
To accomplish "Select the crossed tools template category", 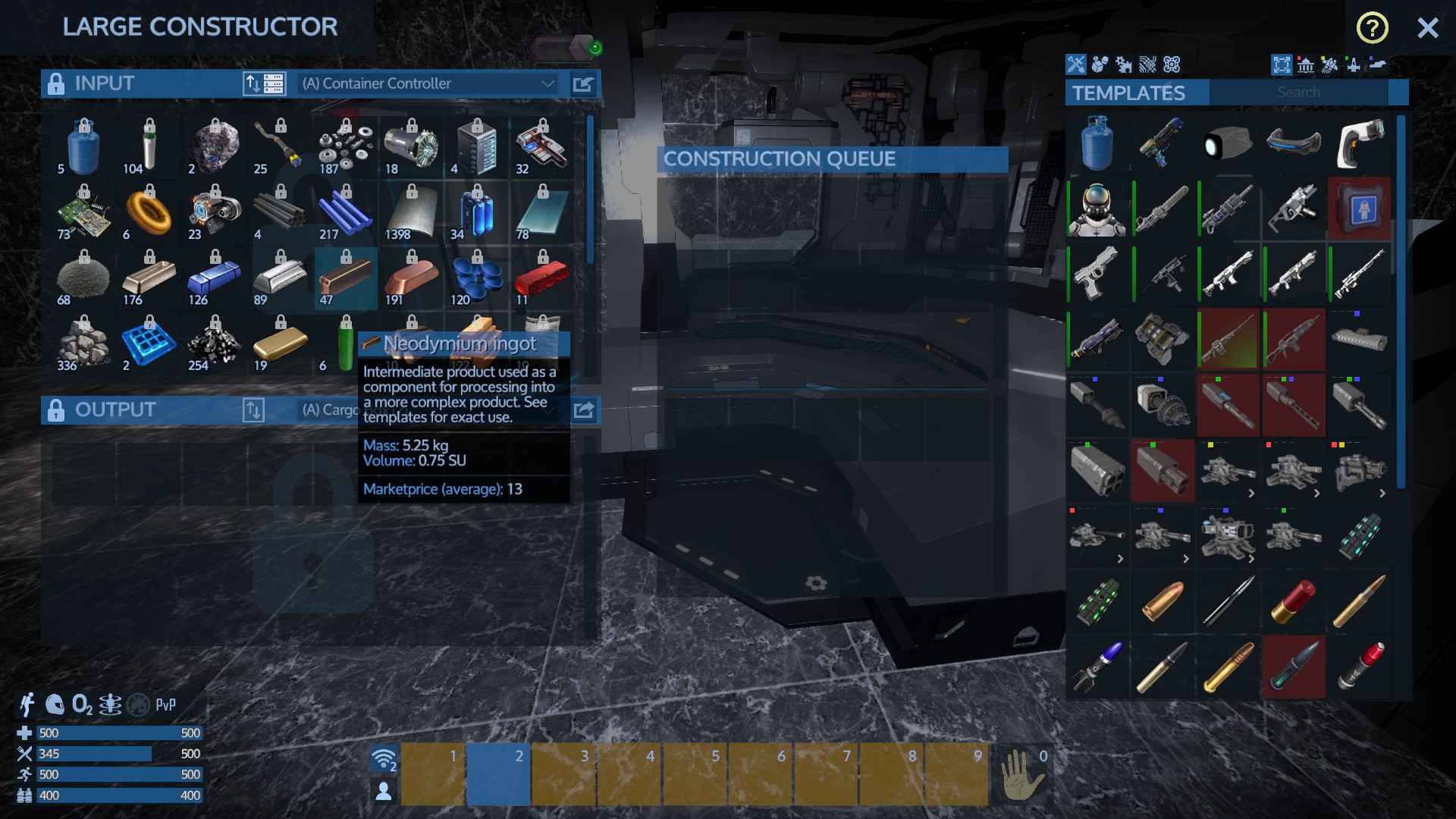I will click(x=1076, y=64).
